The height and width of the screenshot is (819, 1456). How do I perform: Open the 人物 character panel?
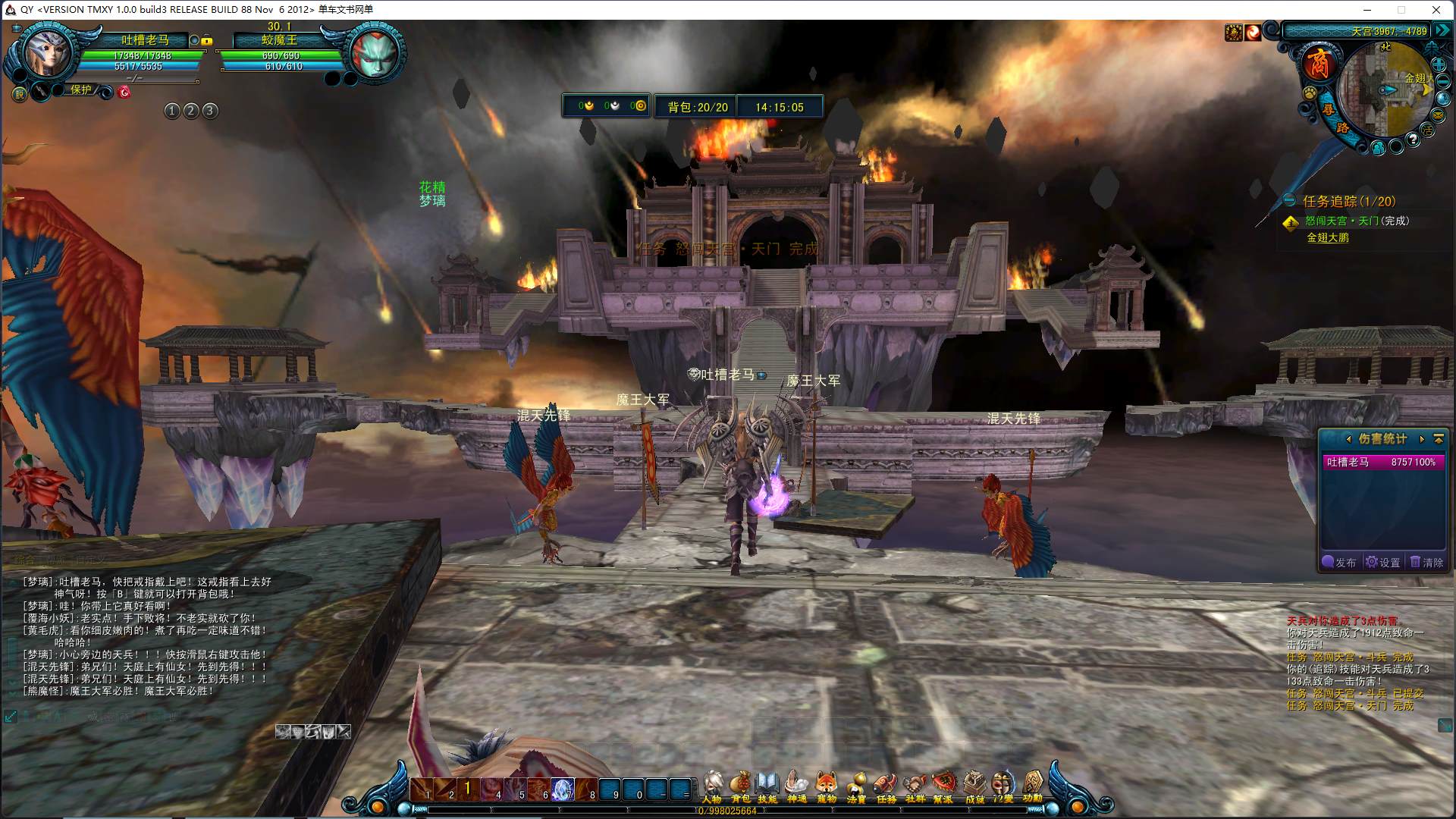pyautogui.click(x=711, y=786)
